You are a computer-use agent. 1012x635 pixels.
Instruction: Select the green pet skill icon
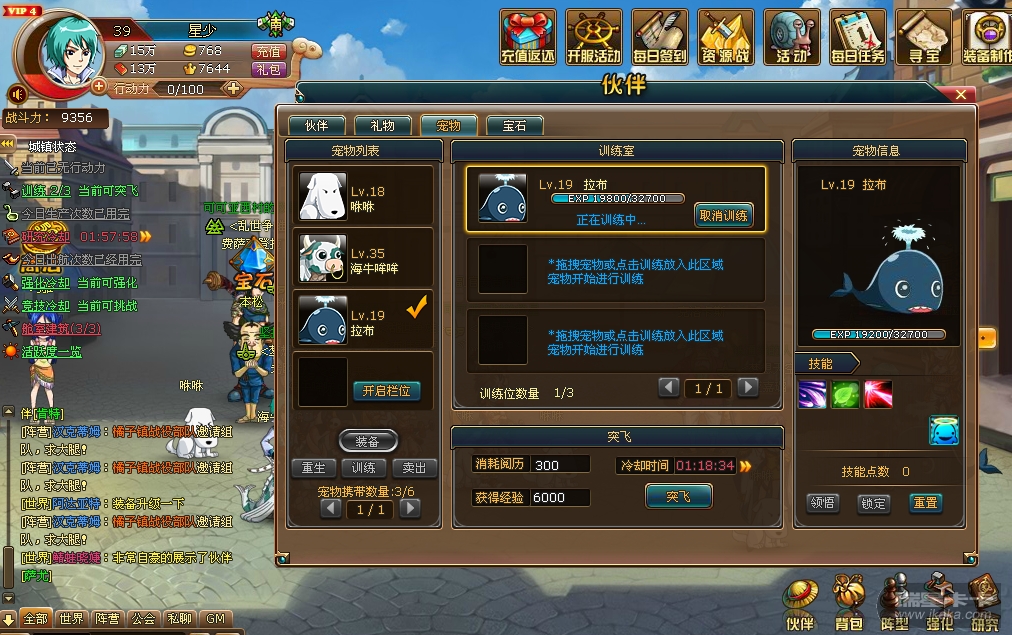845,394
